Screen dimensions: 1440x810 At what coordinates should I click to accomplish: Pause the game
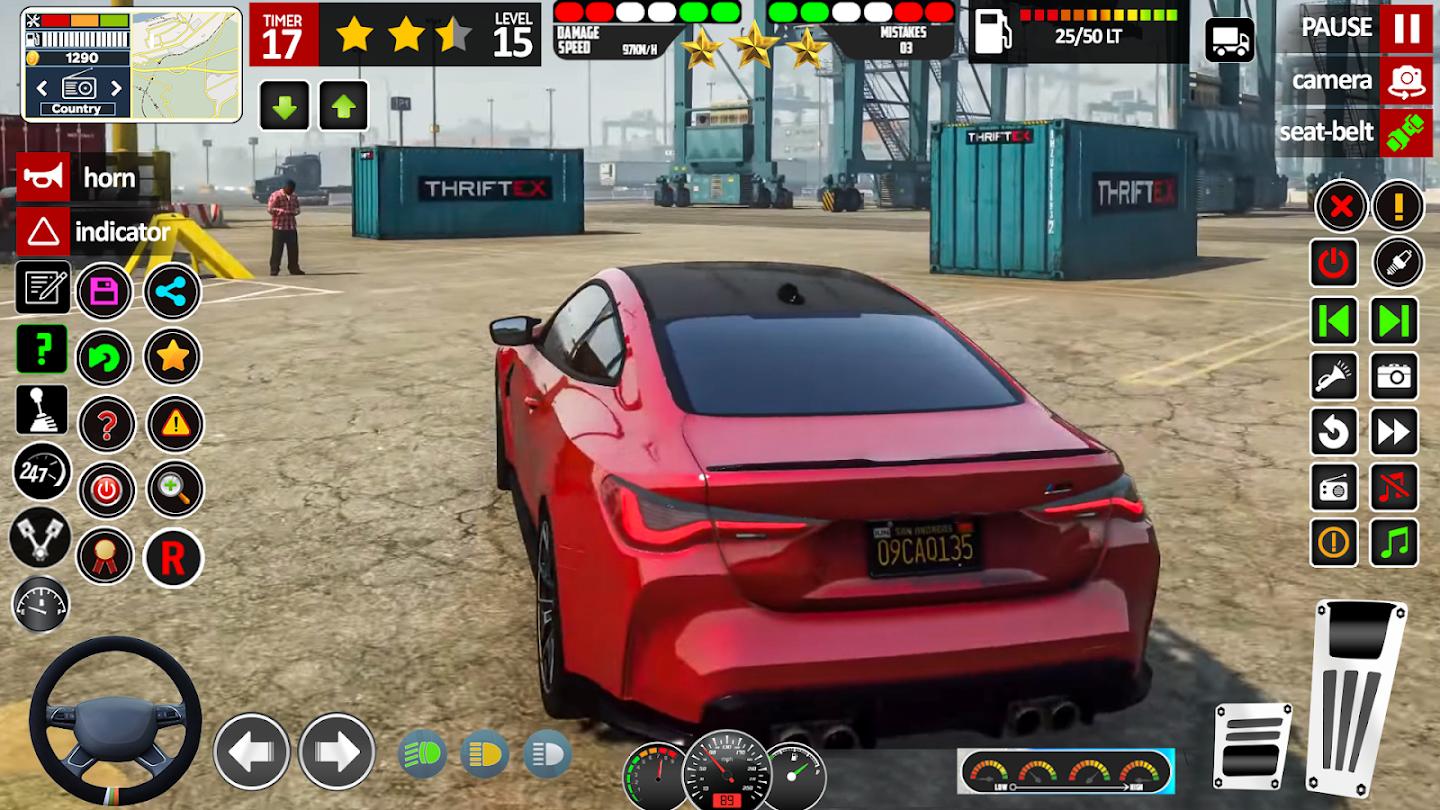coord(1406,27)
